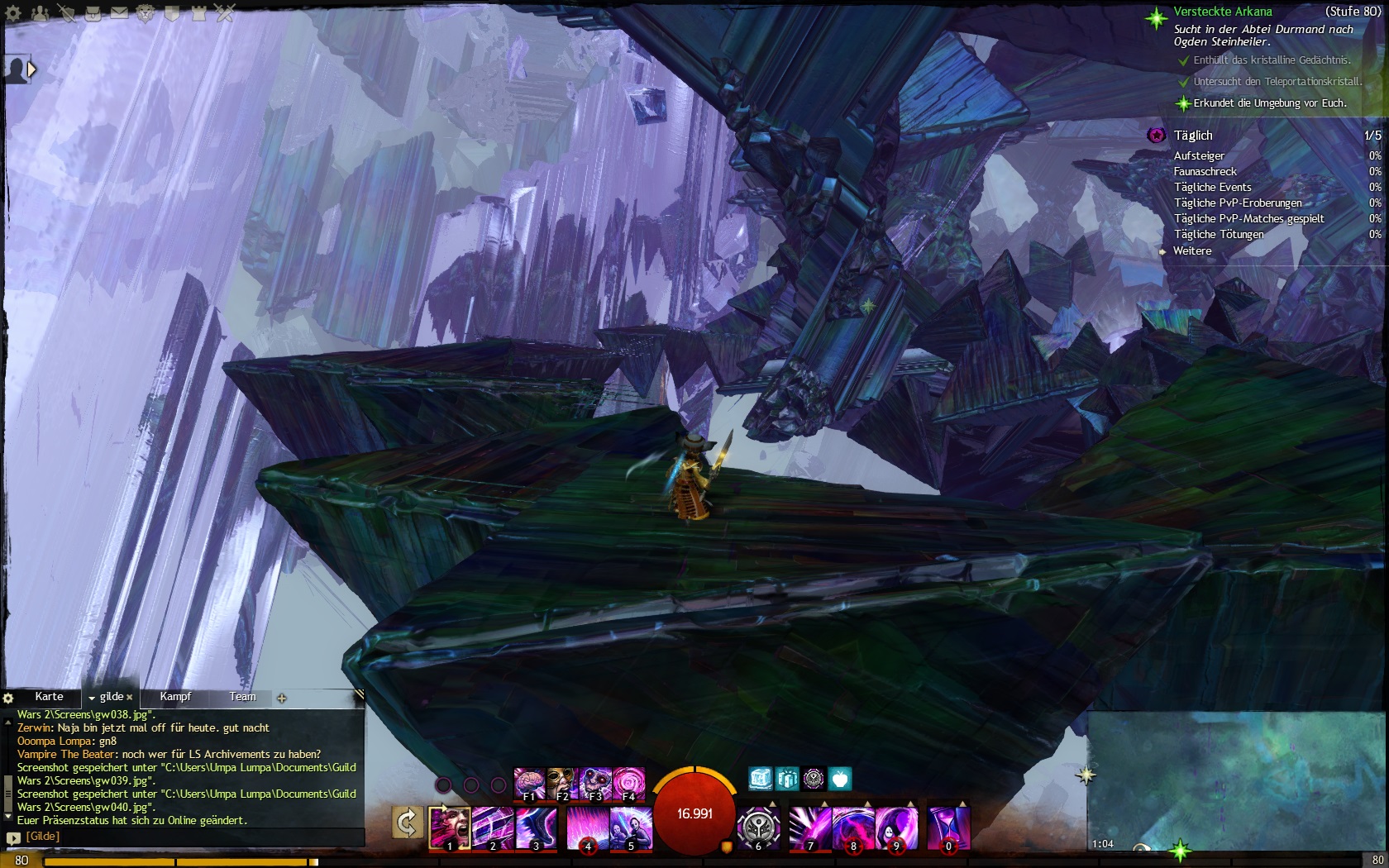Expand the party portrait arrow

(x=31, y=70)
